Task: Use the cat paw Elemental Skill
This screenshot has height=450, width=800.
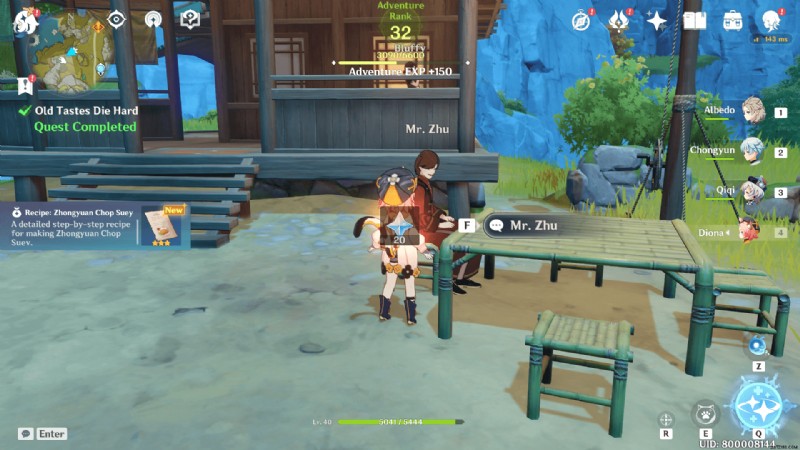Action: [705, 412]
